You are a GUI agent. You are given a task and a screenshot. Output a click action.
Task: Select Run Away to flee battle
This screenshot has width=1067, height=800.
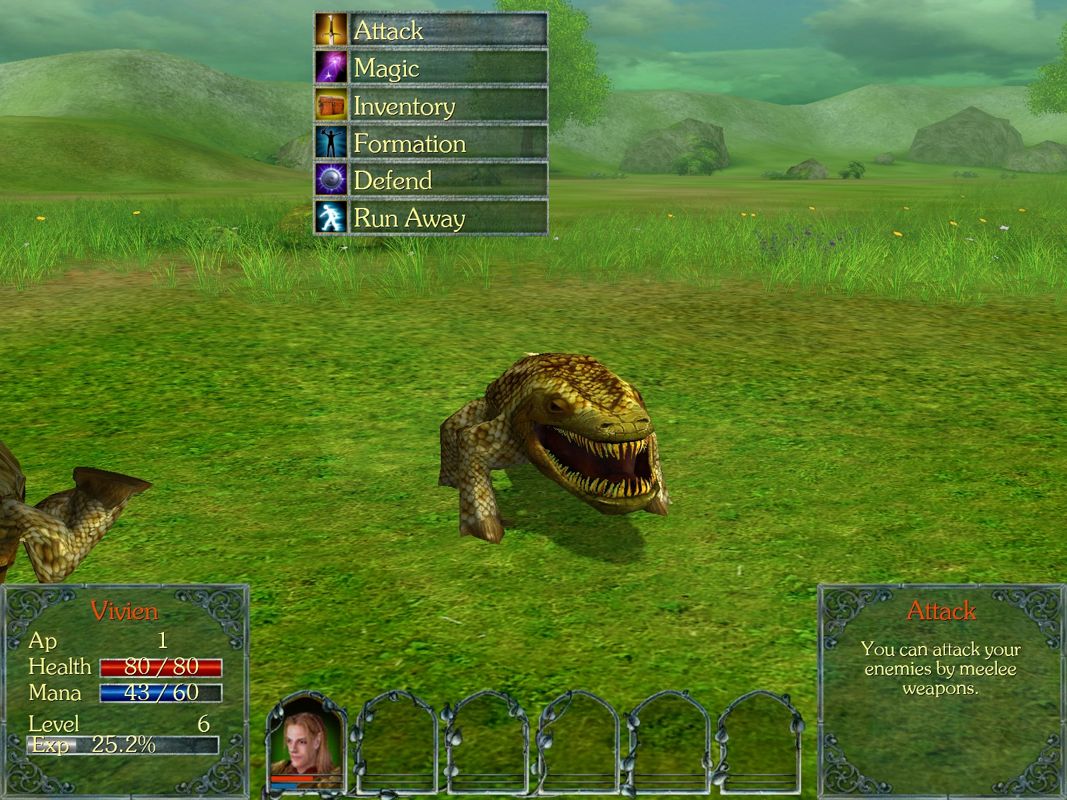(x=431, y=217)
